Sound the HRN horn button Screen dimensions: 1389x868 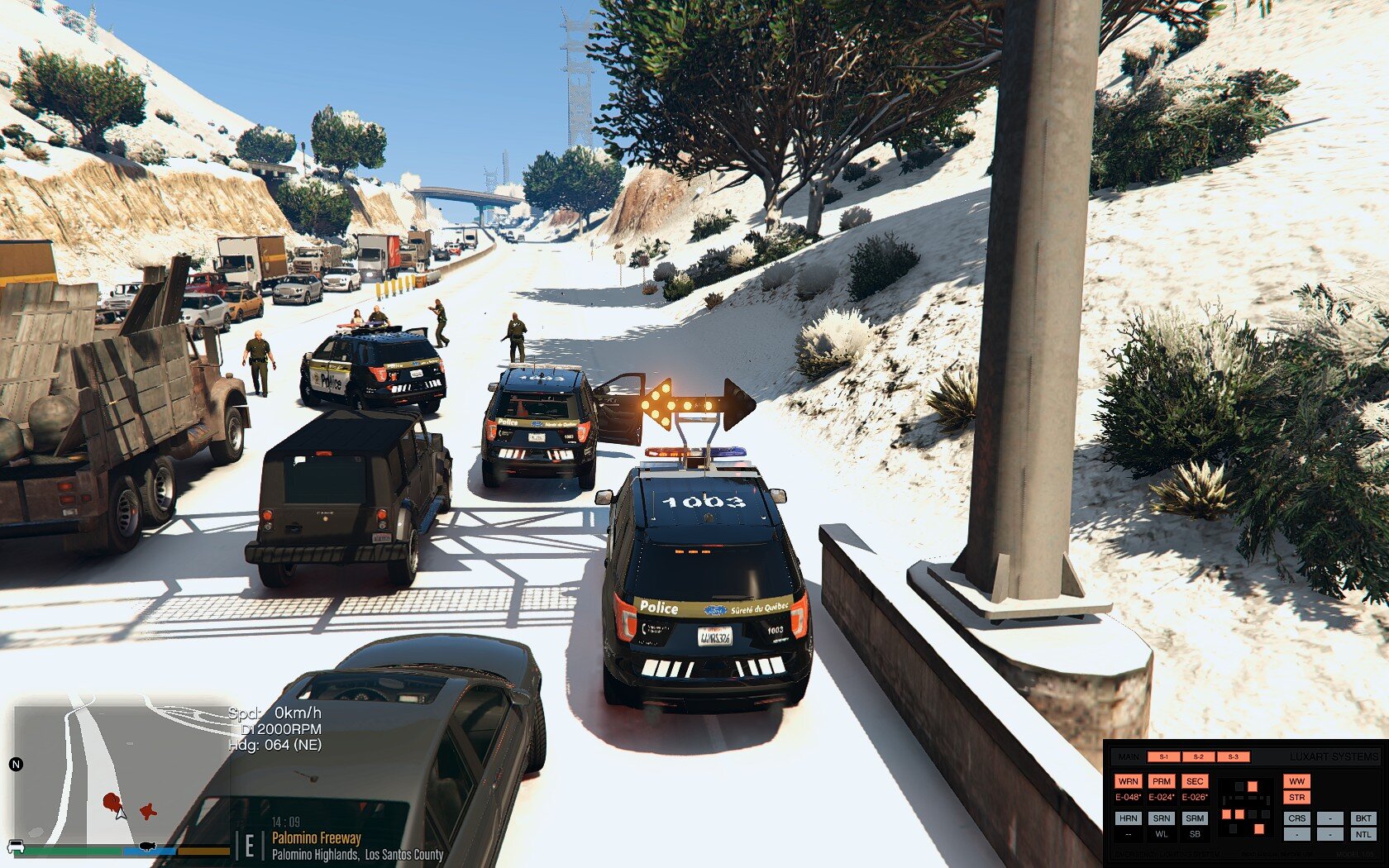(x=1128, y=818)
